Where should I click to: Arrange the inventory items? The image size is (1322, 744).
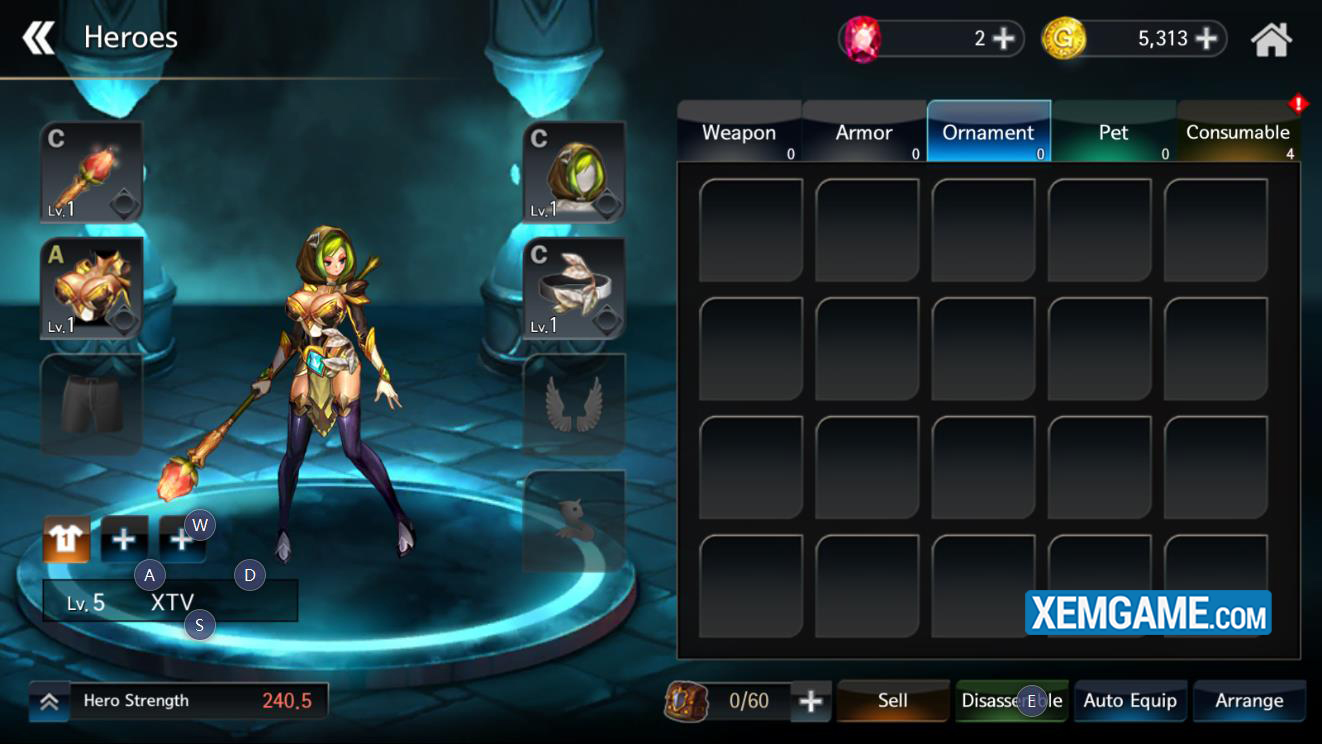click(x=1249, y=701)
